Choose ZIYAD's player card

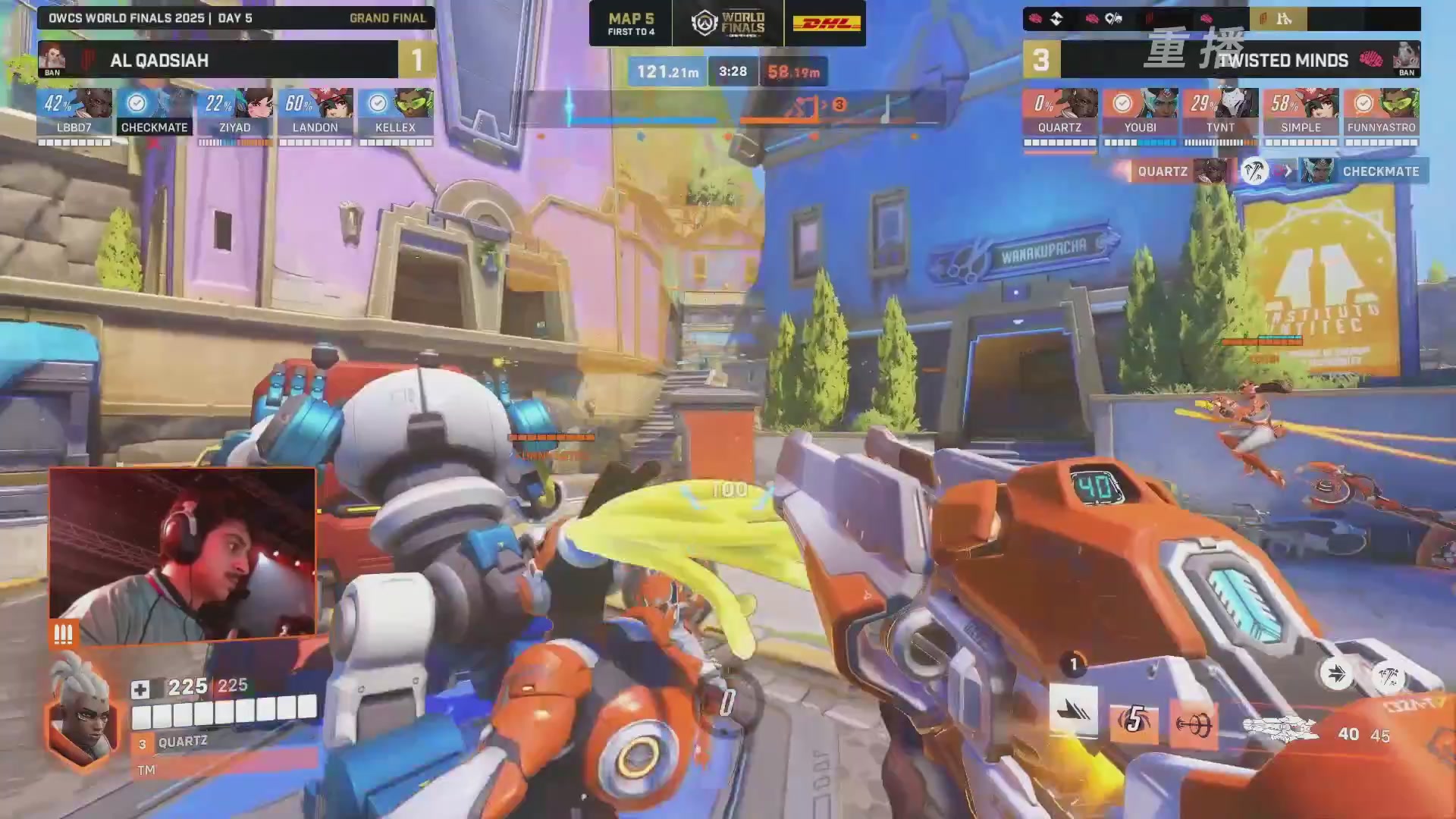pos(235,112)
